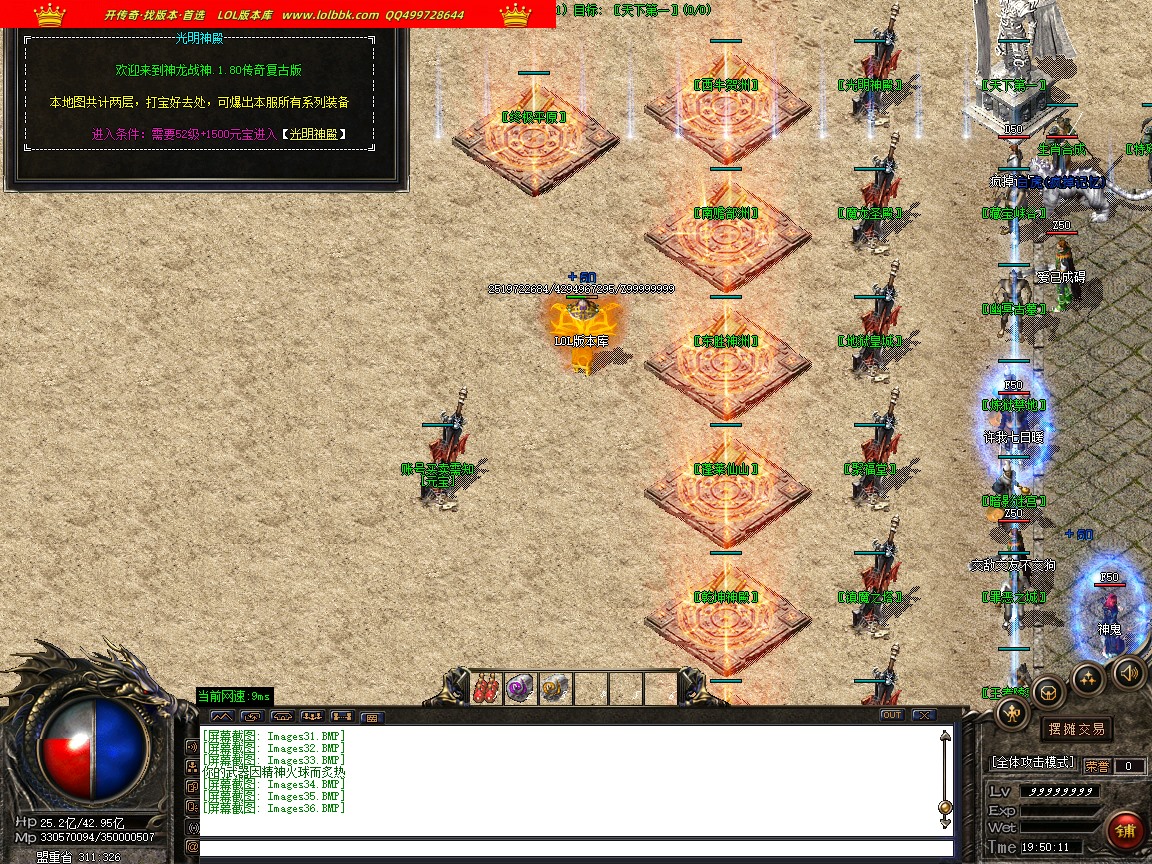Click the @ channel button beside chat input

[x=193, y=847]
